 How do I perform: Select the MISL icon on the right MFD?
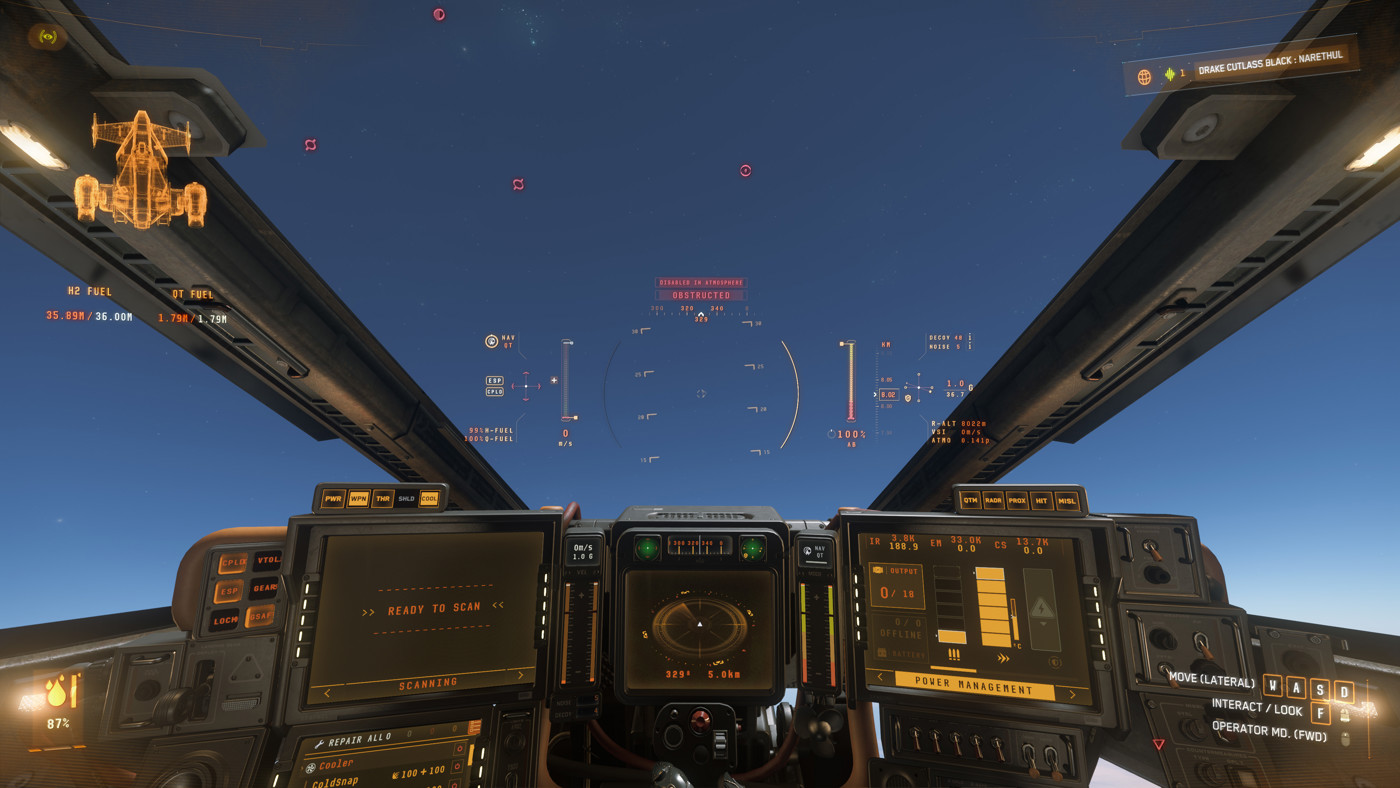coord(1066,501)
